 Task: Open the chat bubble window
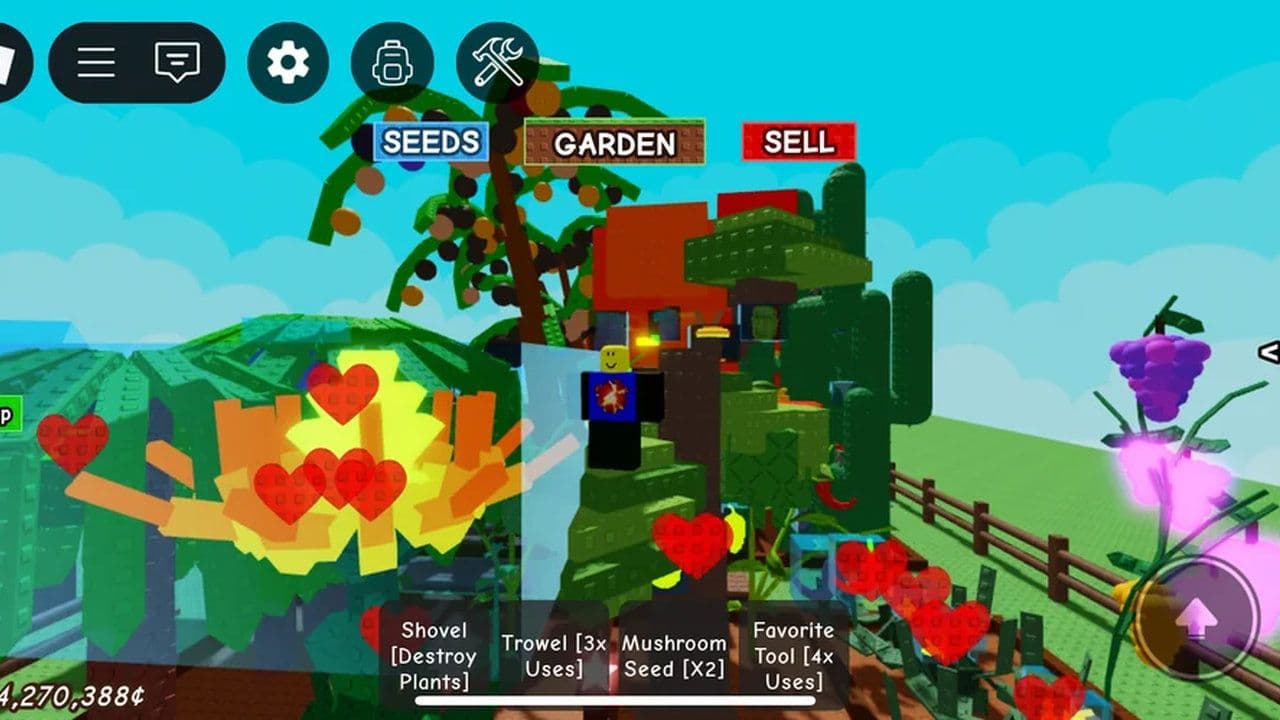[176, 62]
